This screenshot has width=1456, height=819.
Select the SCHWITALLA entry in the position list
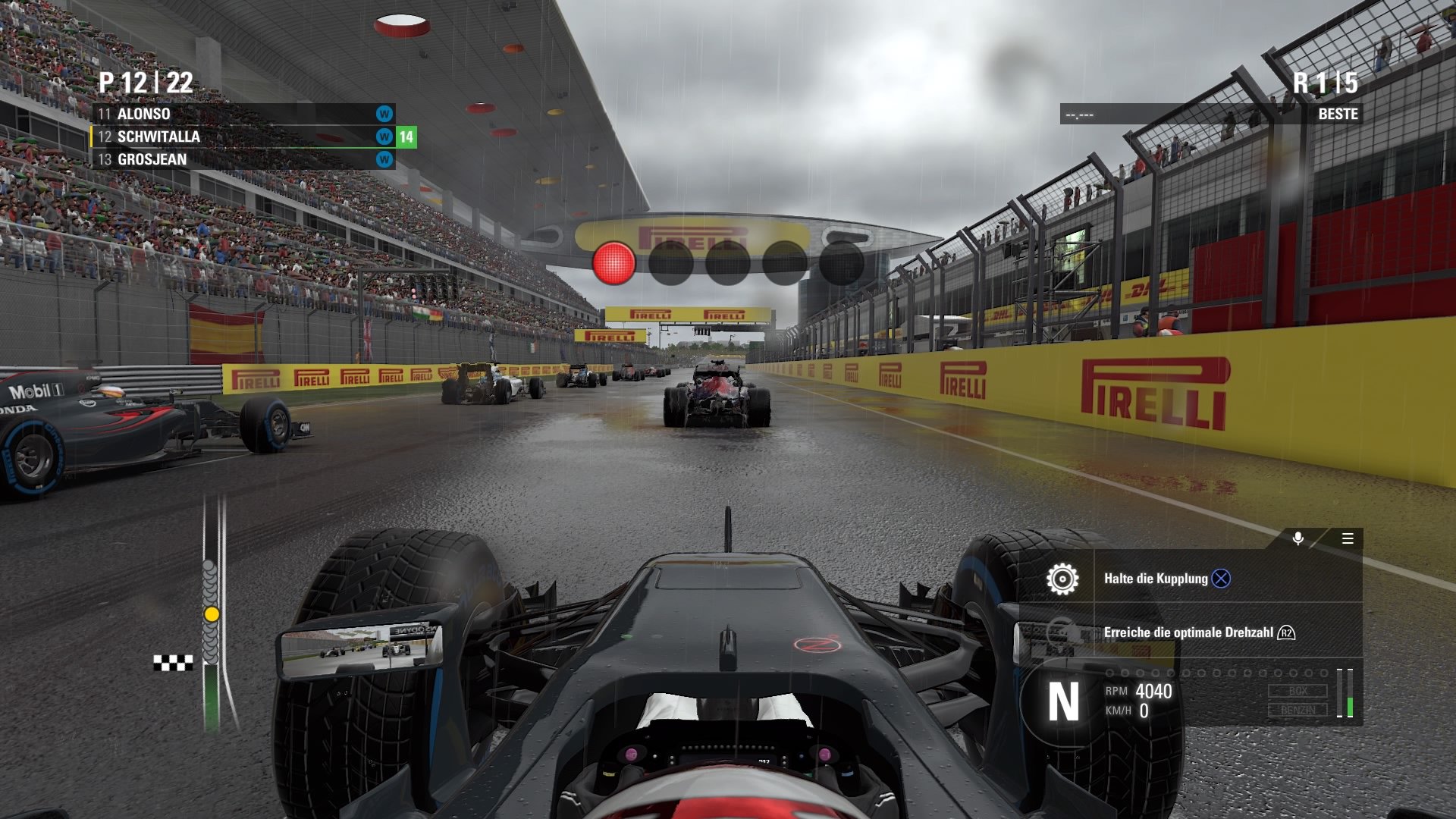(x=159, y=137)
